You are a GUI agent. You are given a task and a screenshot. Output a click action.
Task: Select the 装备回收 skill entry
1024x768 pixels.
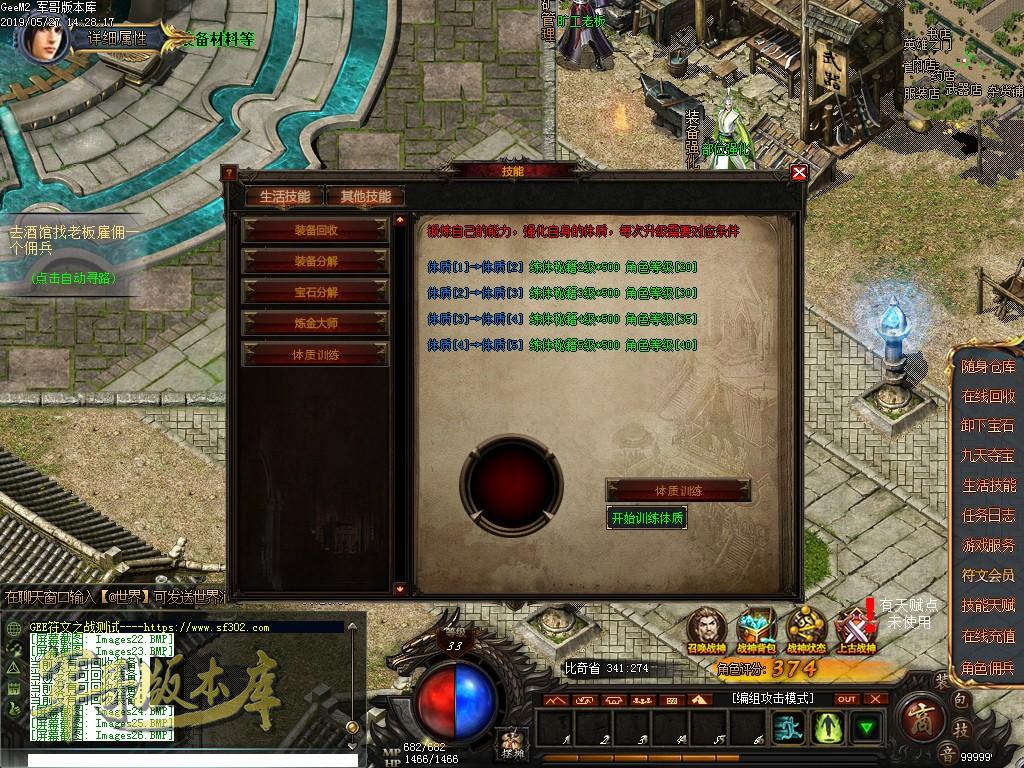(x=316, y=230)
